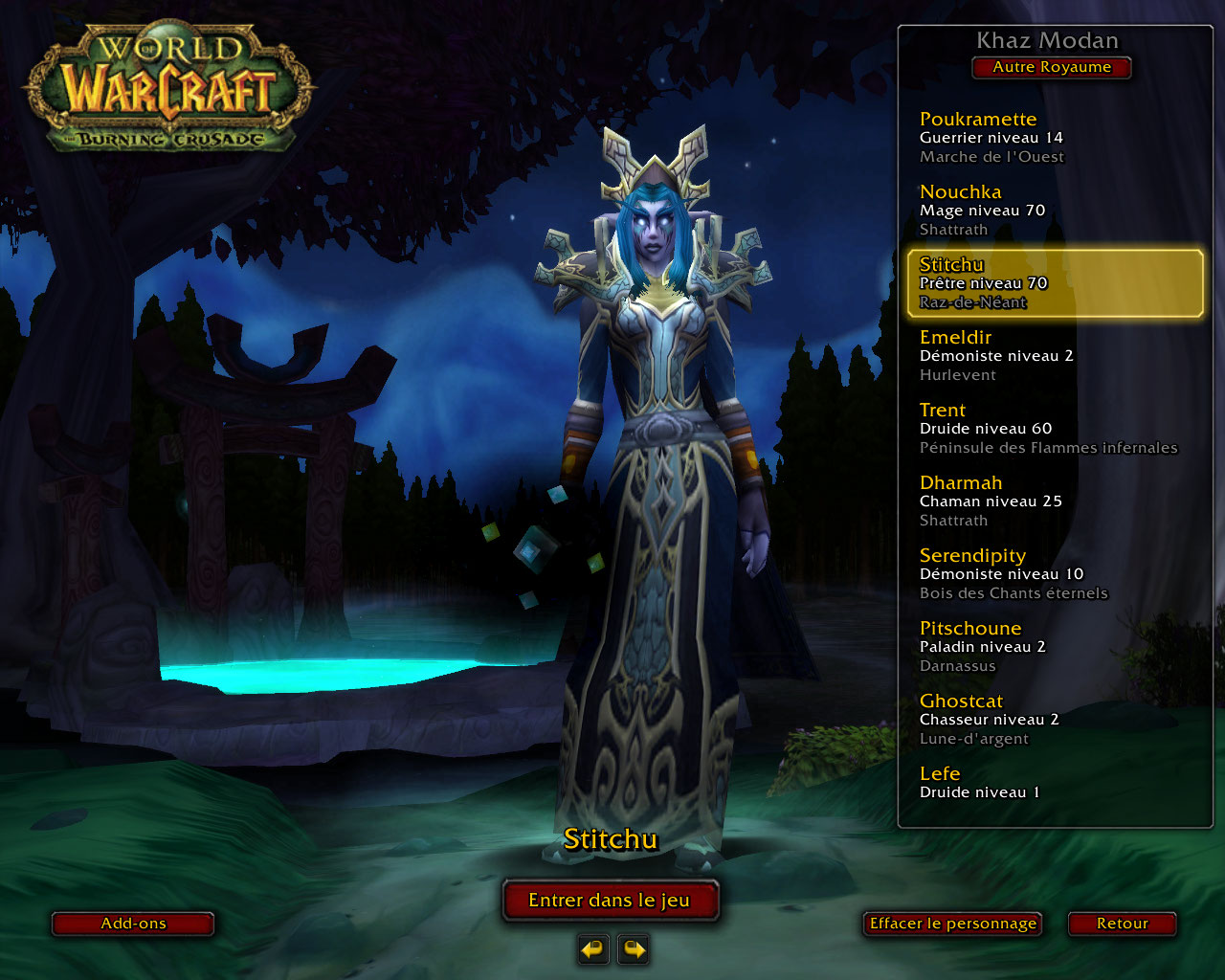The width and height of the screenshot is (1225, 980).
Task: Select the character Serendipity
Action: pos(1053,573)
